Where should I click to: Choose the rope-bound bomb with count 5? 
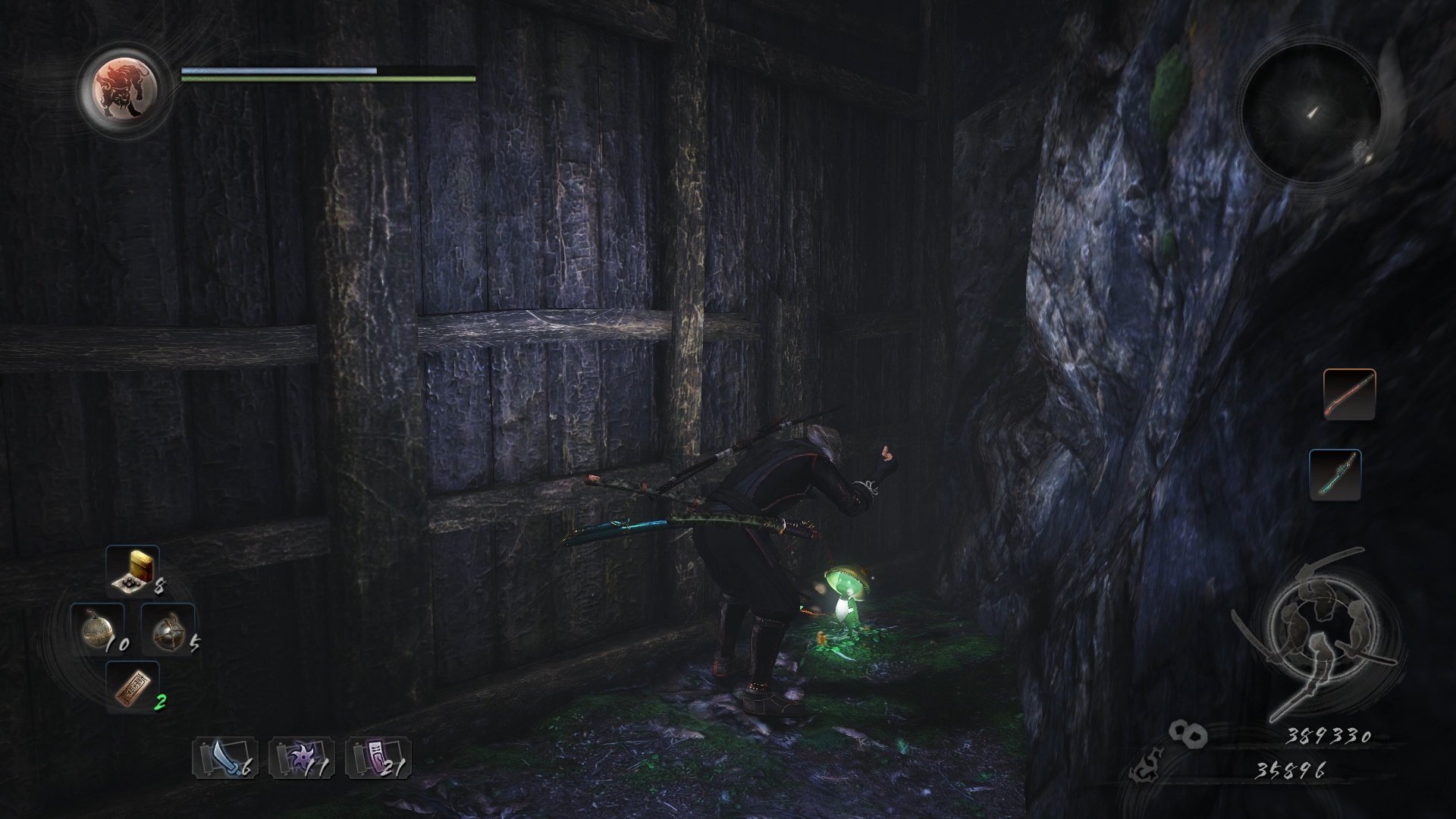tap(168, 629)
